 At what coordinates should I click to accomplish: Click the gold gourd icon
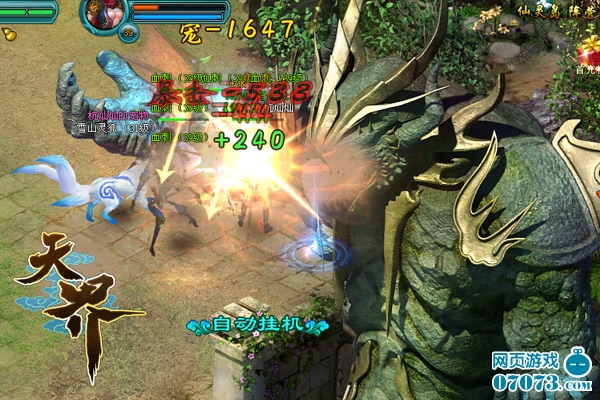10,33
